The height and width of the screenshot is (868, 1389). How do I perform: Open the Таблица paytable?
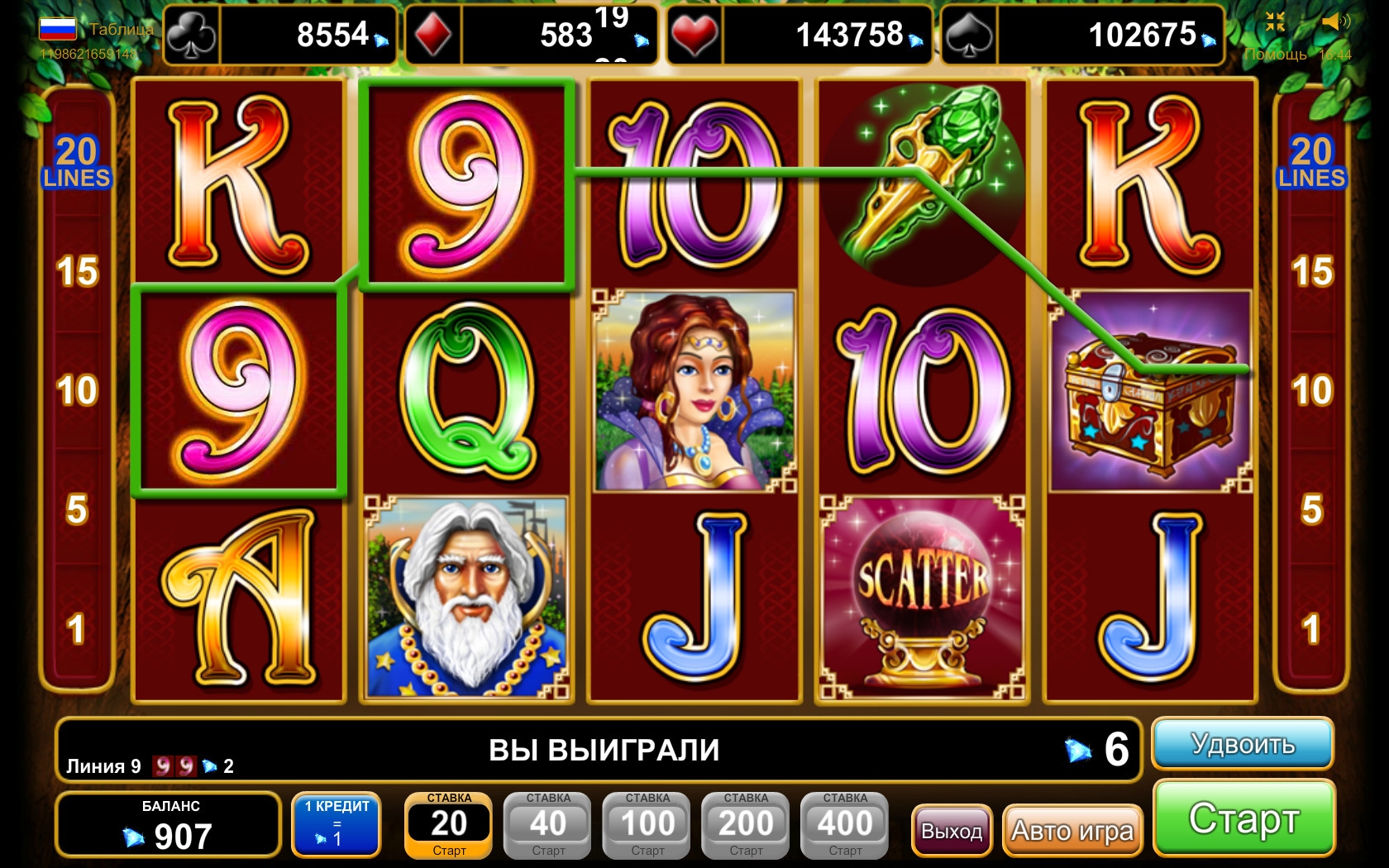(x=121, y=30)
